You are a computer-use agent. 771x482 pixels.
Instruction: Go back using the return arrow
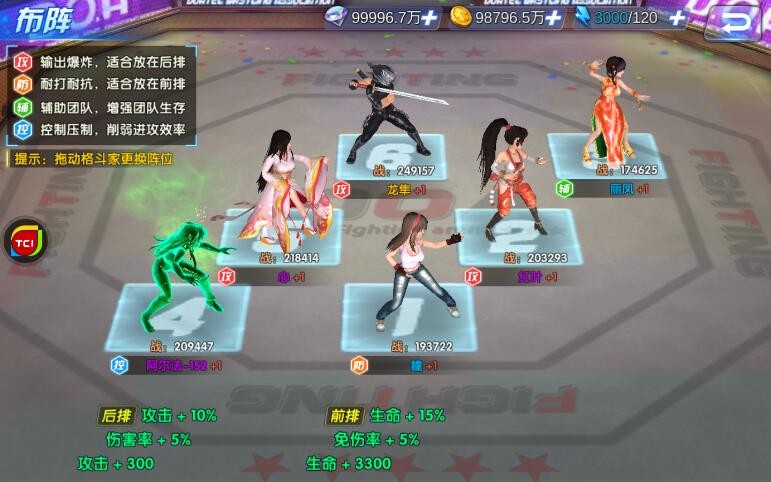click(736, 18)
